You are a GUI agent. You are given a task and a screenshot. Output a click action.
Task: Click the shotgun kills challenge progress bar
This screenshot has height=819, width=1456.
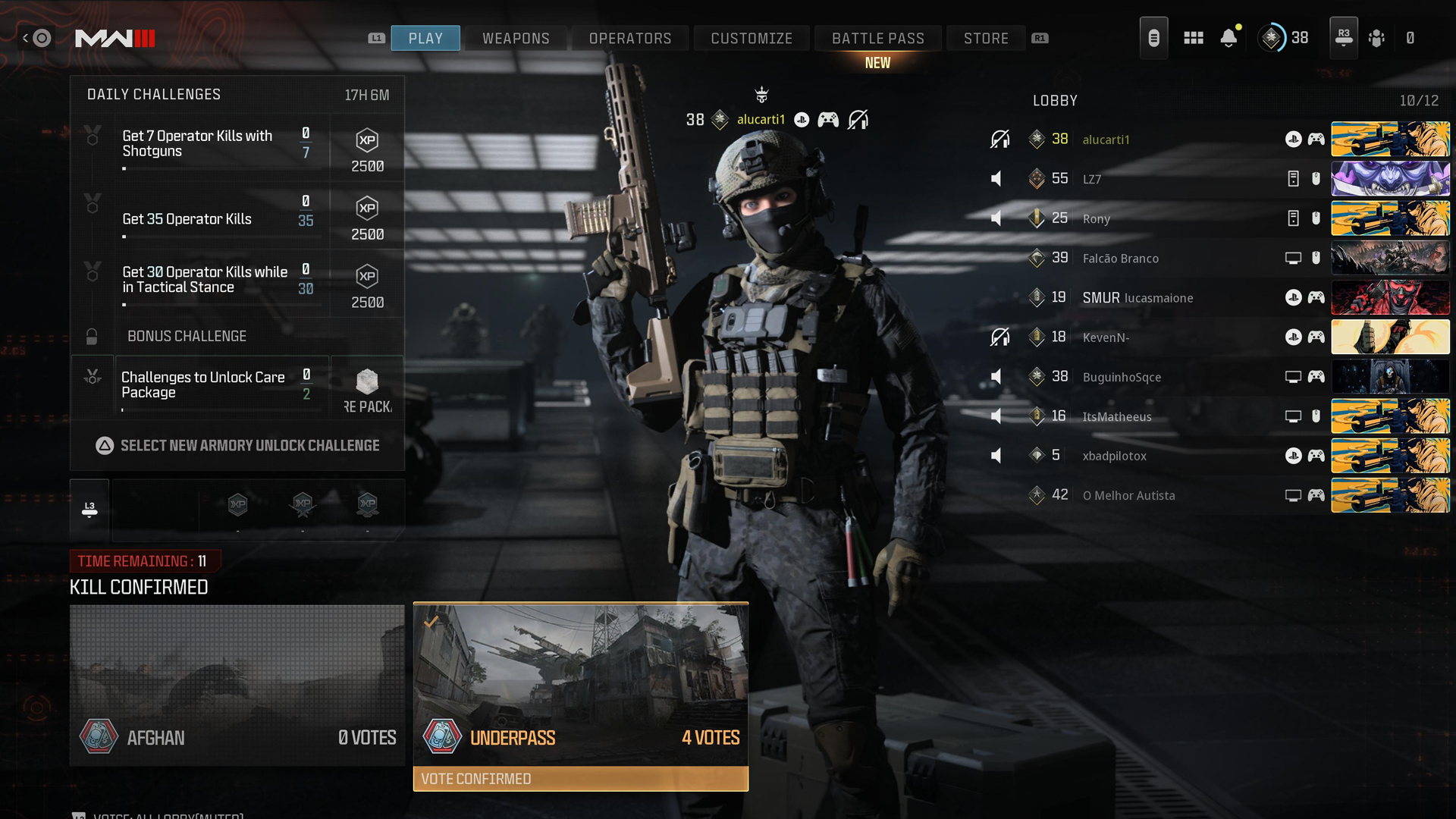click(x=220, y=168)
